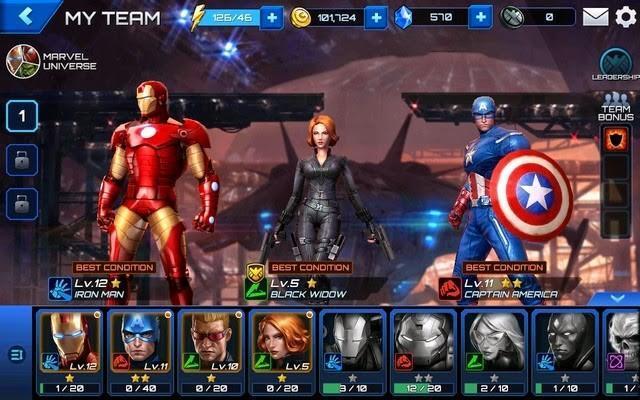The height and width of the screenshot is (400, 640).
Task: Choose the locked hero card showing 3/10
Action: [x=352, y=350]
